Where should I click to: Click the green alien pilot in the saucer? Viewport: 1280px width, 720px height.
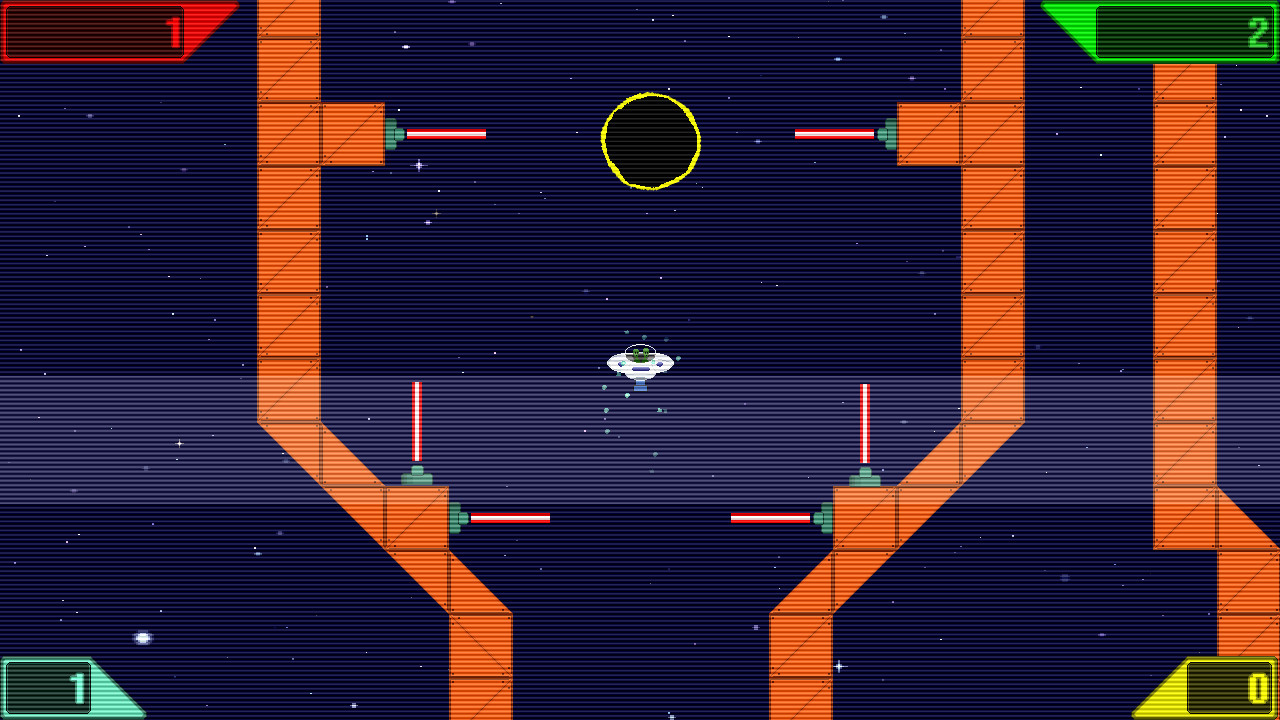[x=639, y=352]
